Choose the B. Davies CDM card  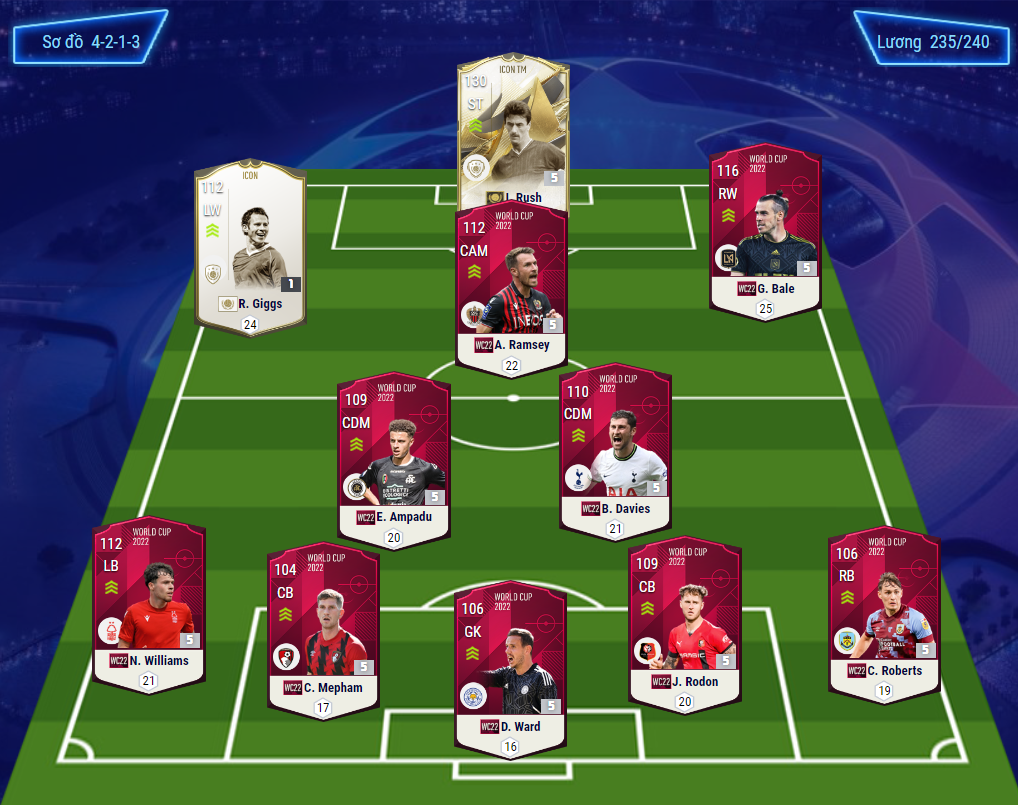click(x=615, y=450)
